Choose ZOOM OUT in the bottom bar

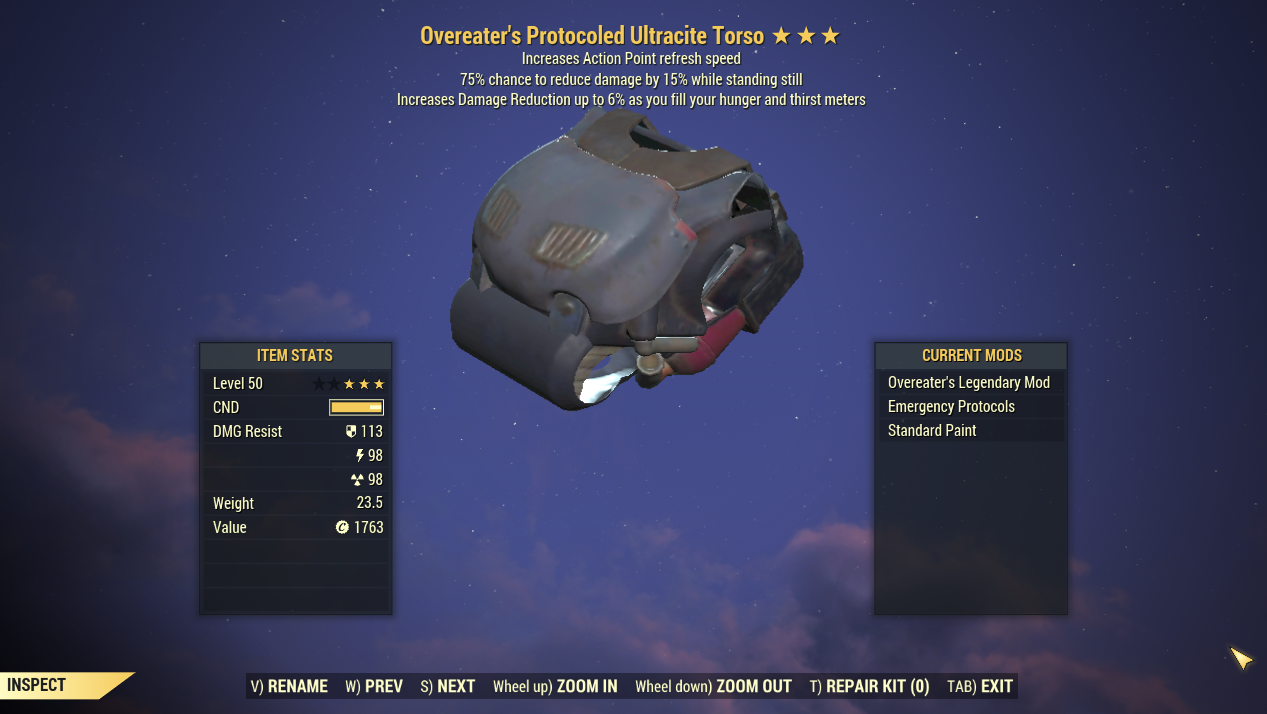point(713,686)
